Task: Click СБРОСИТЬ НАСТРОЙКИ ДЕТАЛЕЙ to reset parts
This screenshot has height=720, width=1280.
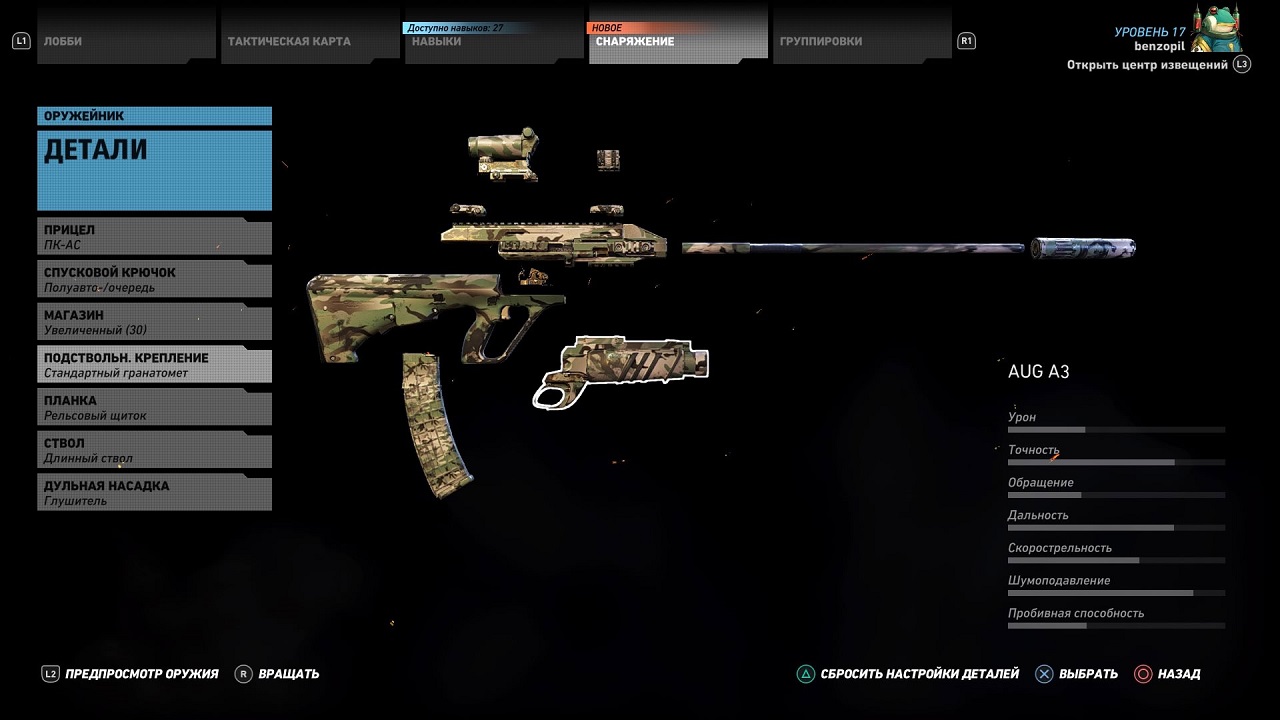Action: coord(908,674)
